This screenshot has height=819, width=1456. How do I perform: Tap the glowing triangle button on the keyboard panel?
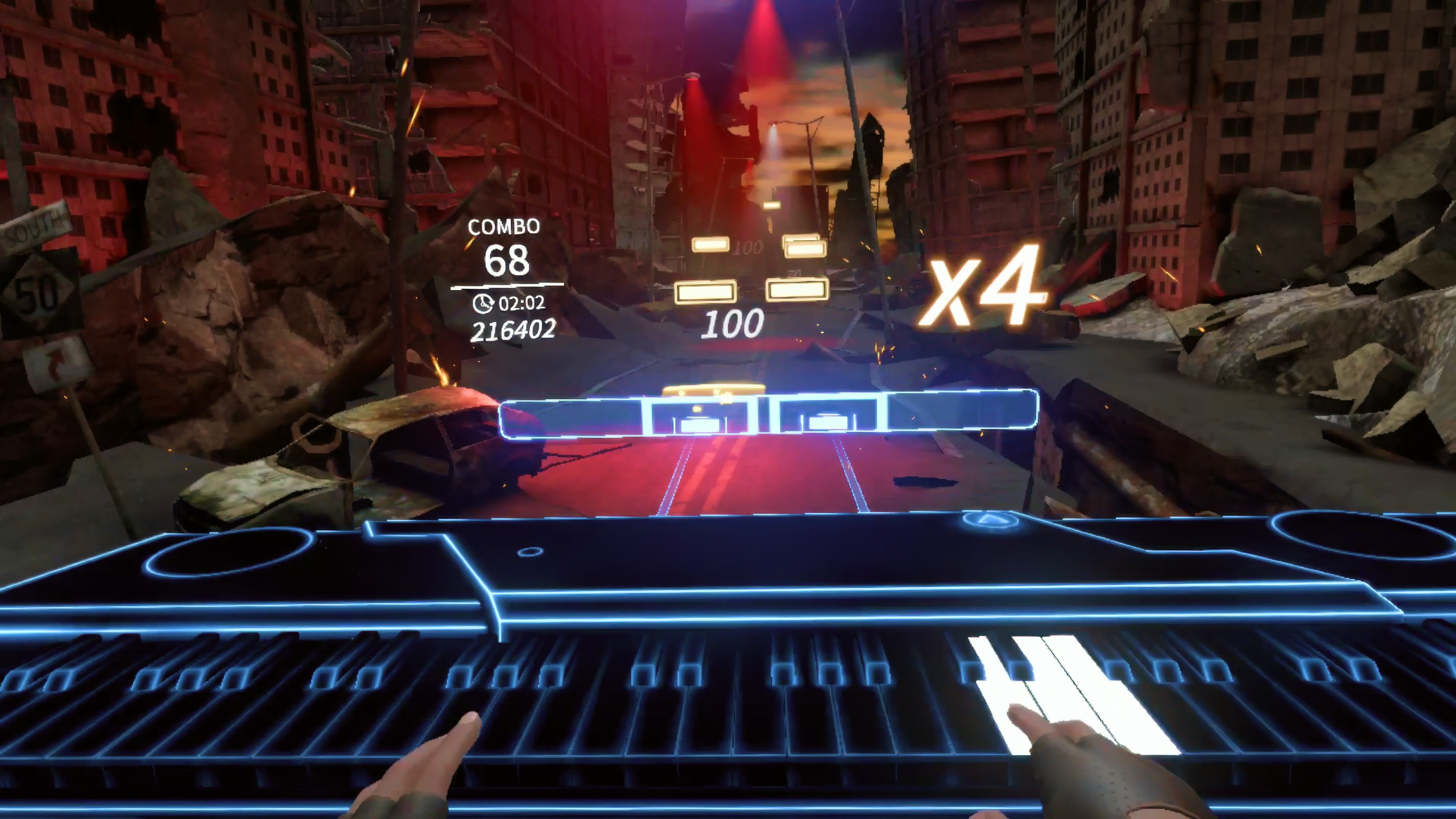point(992,519)
